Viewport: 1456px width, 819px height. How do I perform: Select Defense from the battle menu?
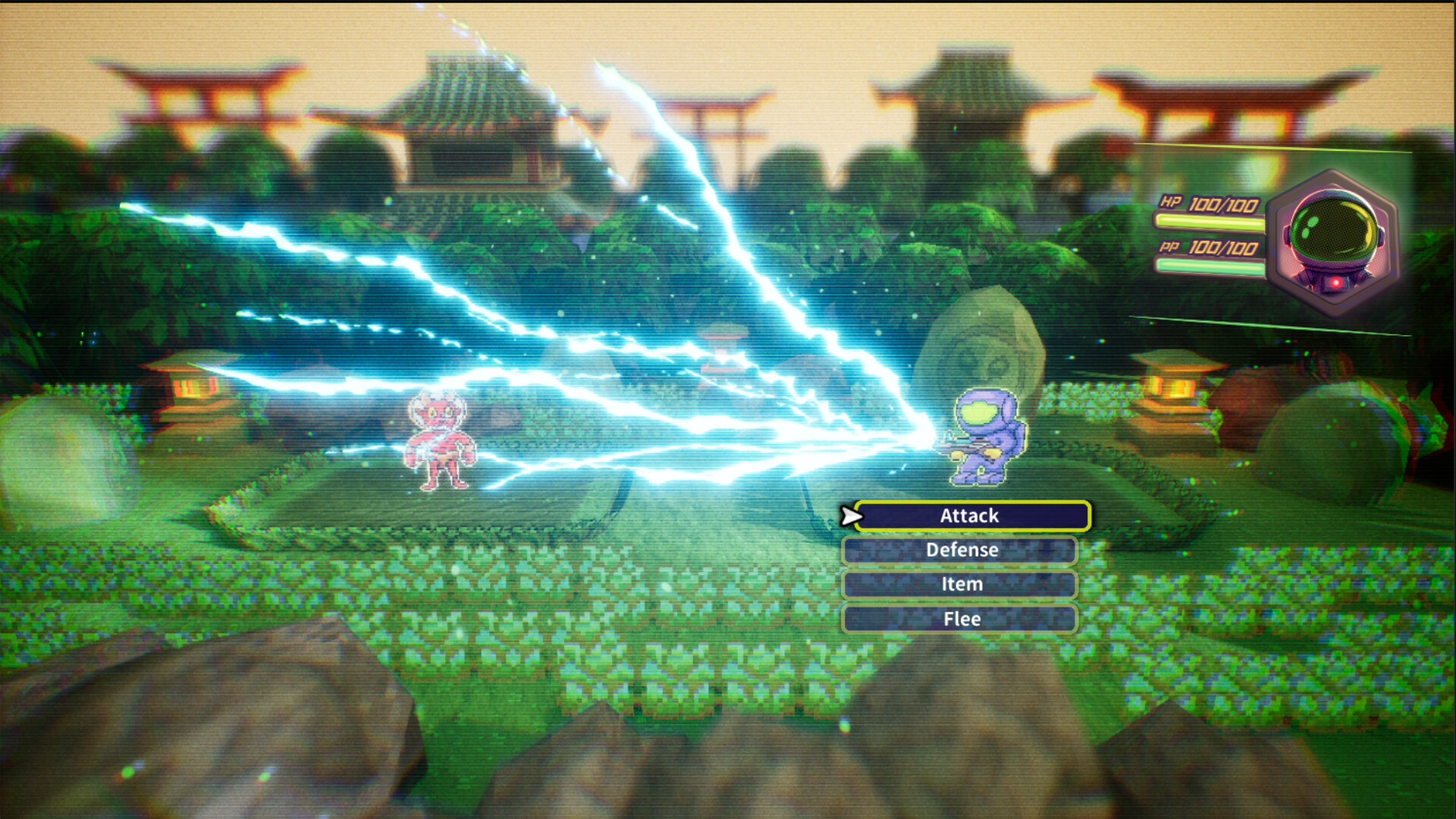pyautogui.click(x=960, y=550)
